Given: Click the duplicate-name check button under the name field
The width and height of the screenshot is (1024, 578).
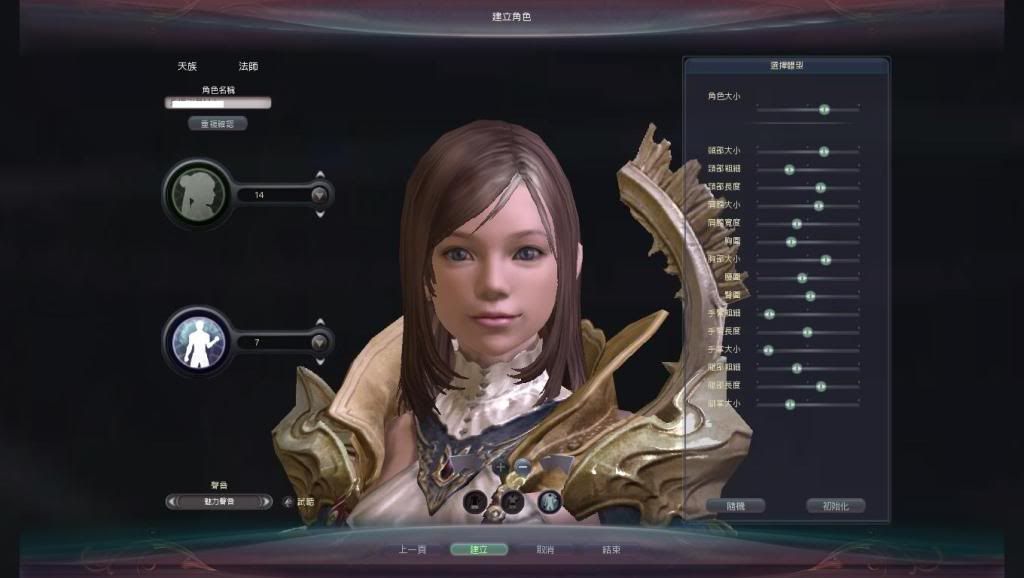Looking at the screenshot, I should [x=217, y=124].
